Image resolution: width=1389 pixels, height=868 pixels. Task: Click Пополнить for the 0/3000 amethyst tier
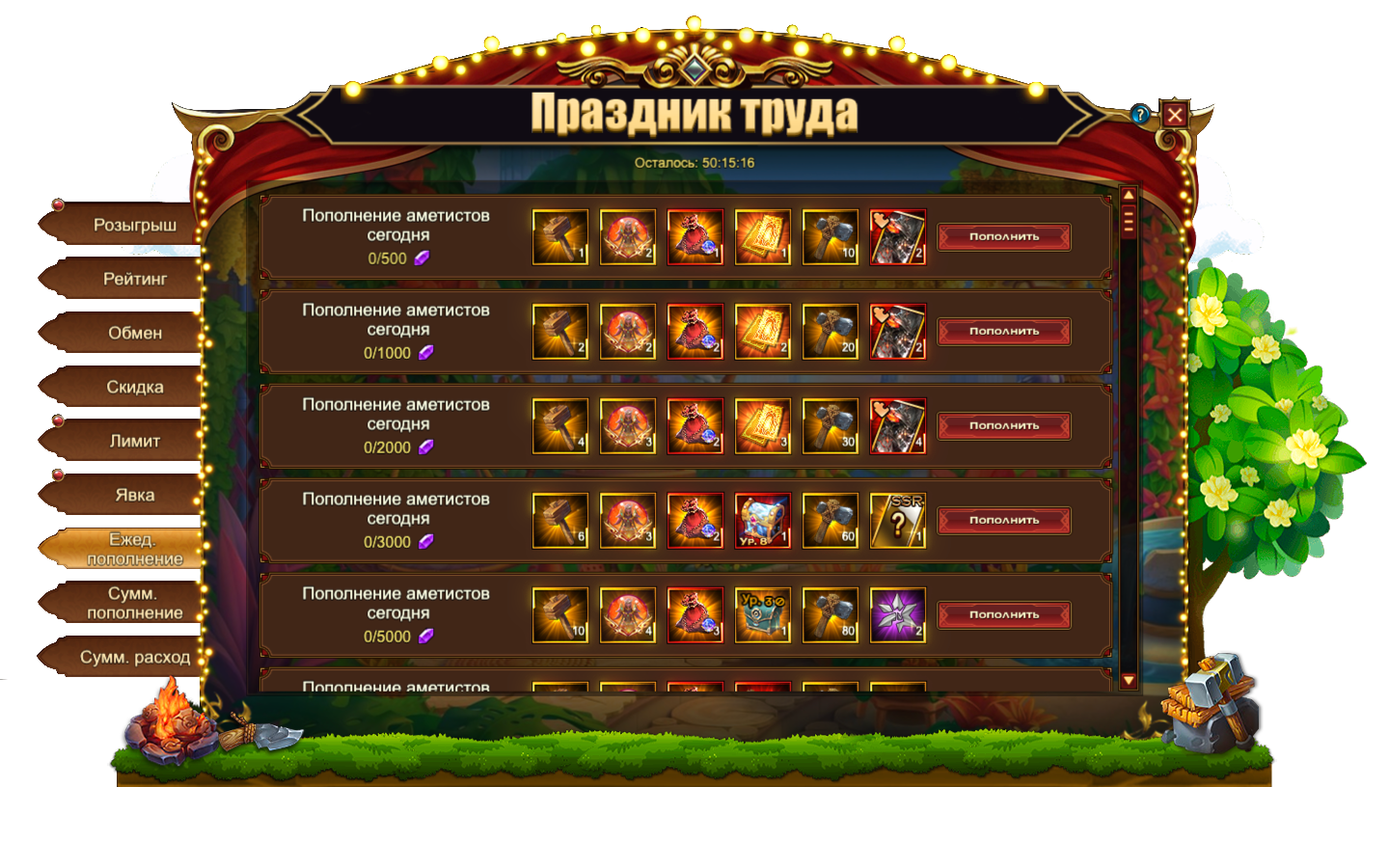(1003, 521)
